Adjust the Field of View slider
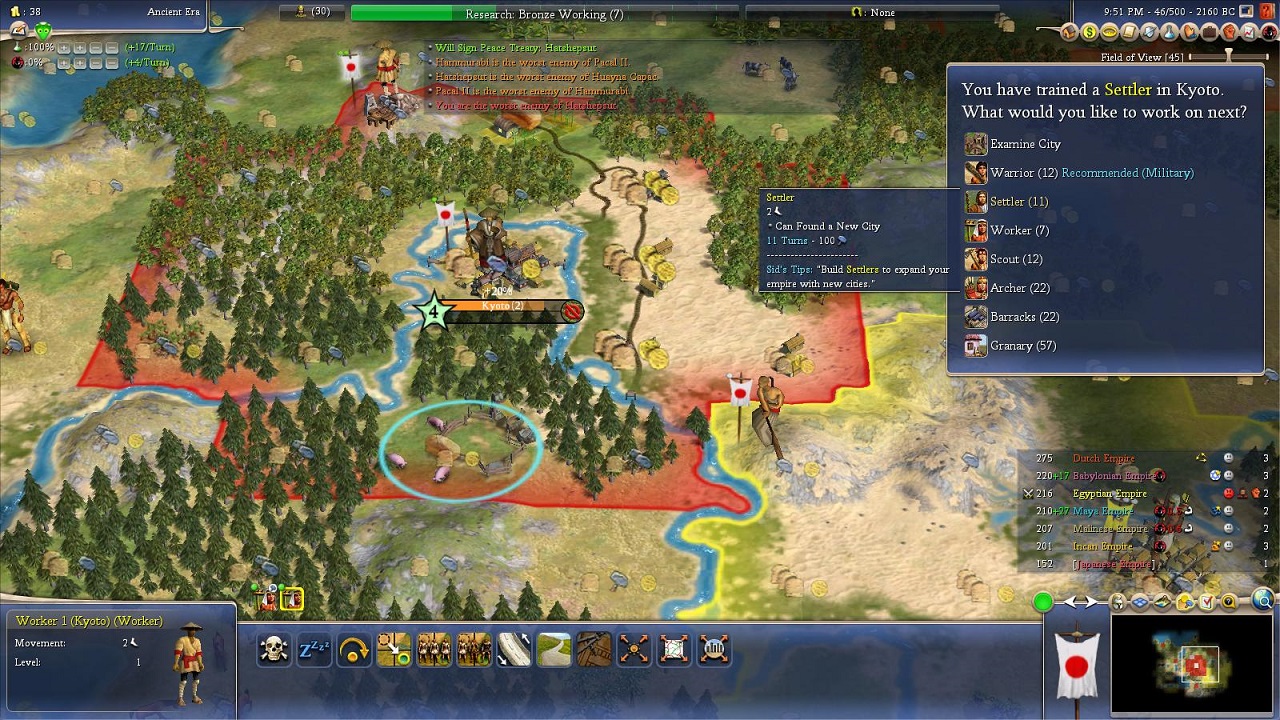The image size is (1280, 720). [1229, 57]
